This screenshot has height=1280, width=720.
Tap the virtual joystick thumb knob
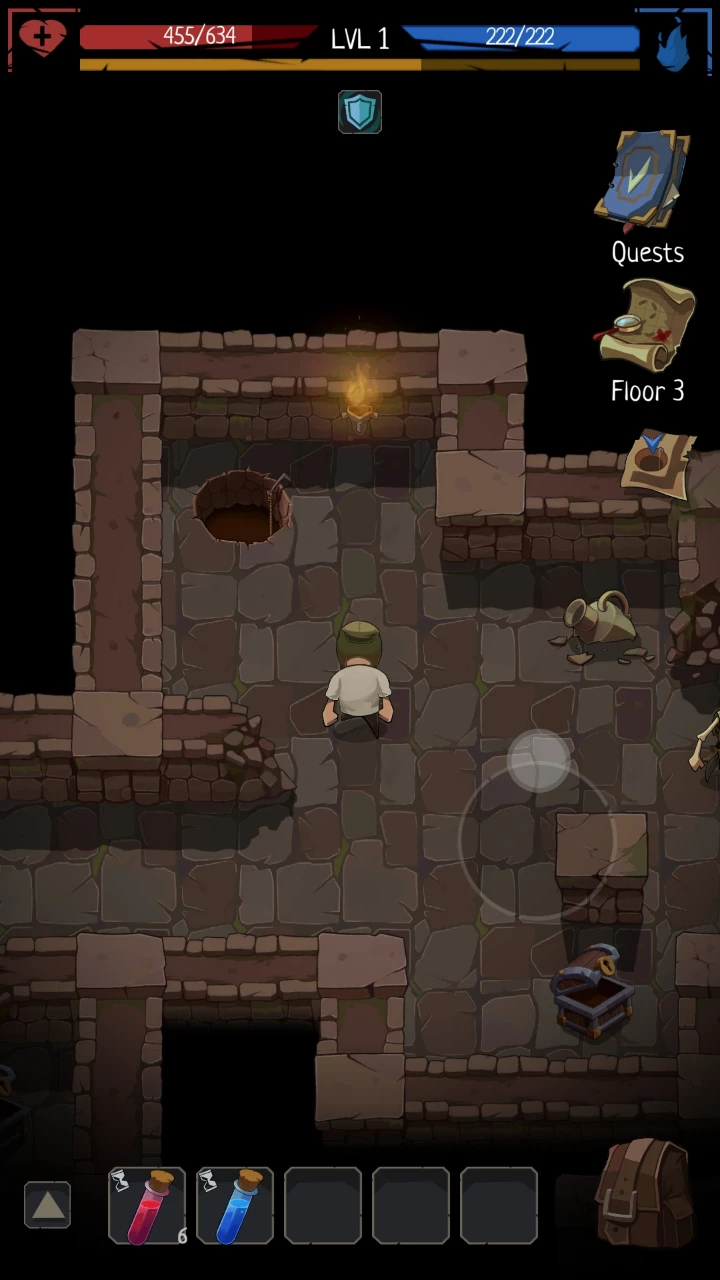coord(540,762)
